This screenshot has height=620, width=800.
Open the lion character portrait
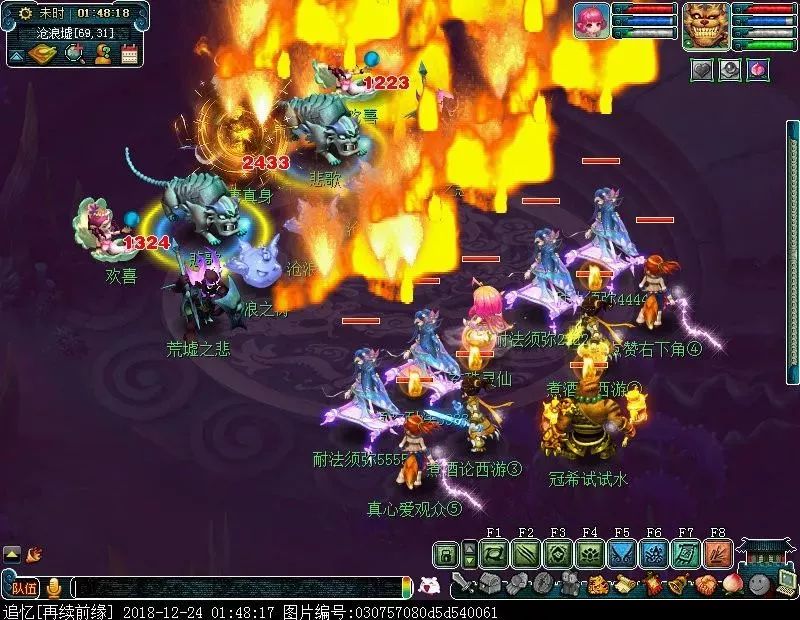706,24
